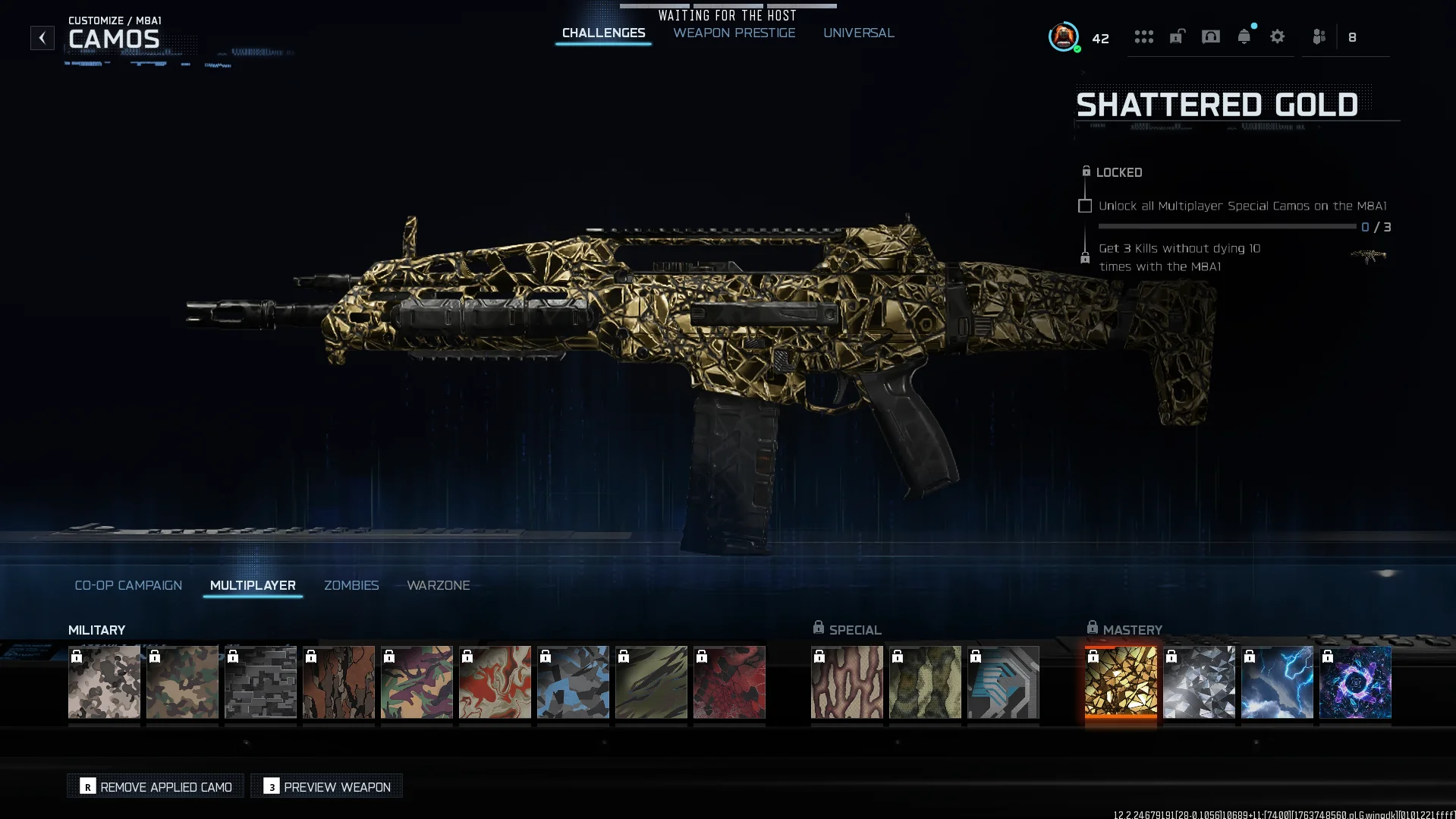The image size is (1456, 819).
Task: Select the Shattered Gold mastery camo thumbnail
Action: 1121,682
